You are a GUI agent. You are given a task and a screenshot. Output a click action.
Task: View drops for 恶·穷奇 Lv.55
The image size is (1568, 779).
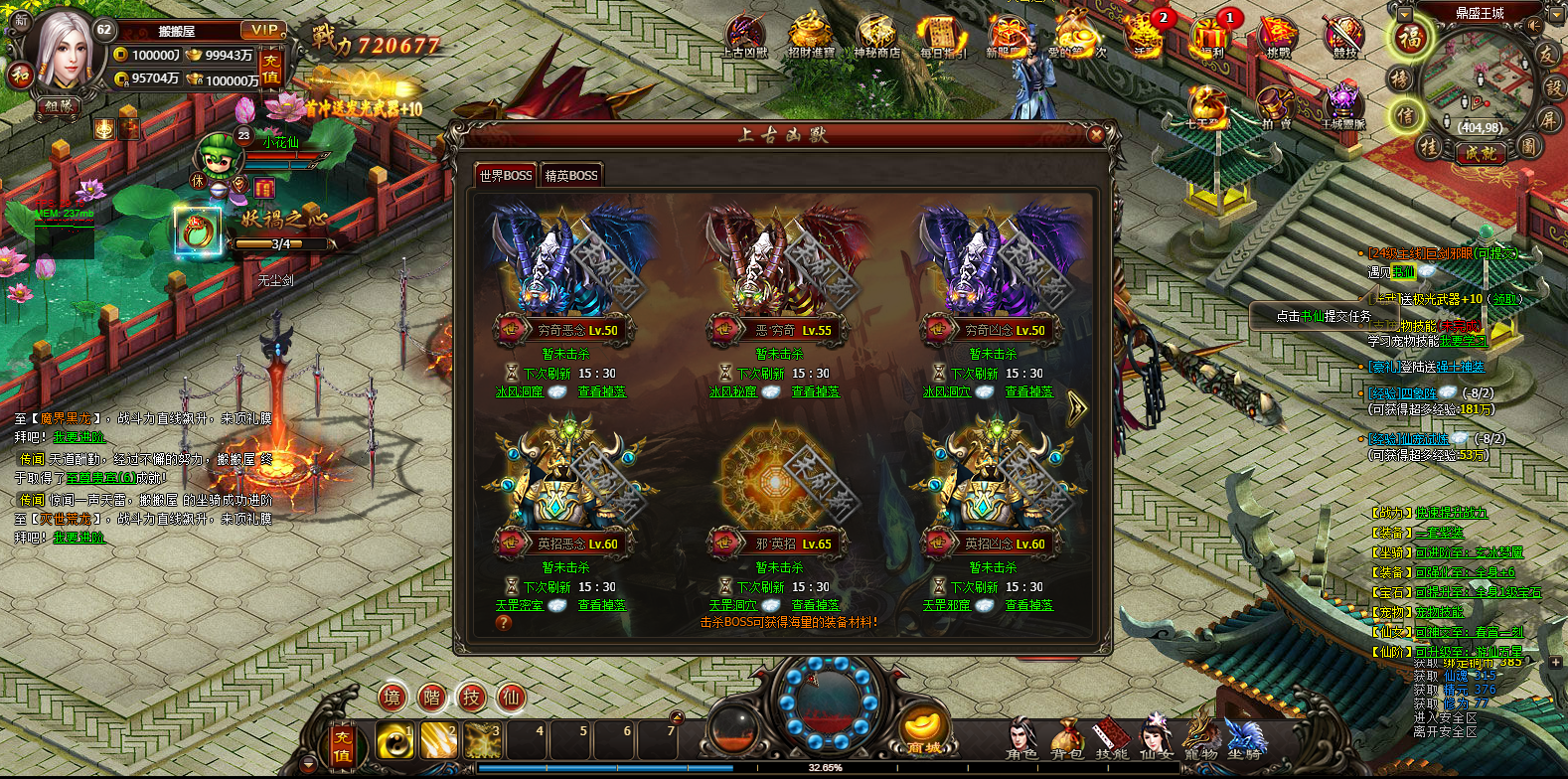[x=815, y=391]
